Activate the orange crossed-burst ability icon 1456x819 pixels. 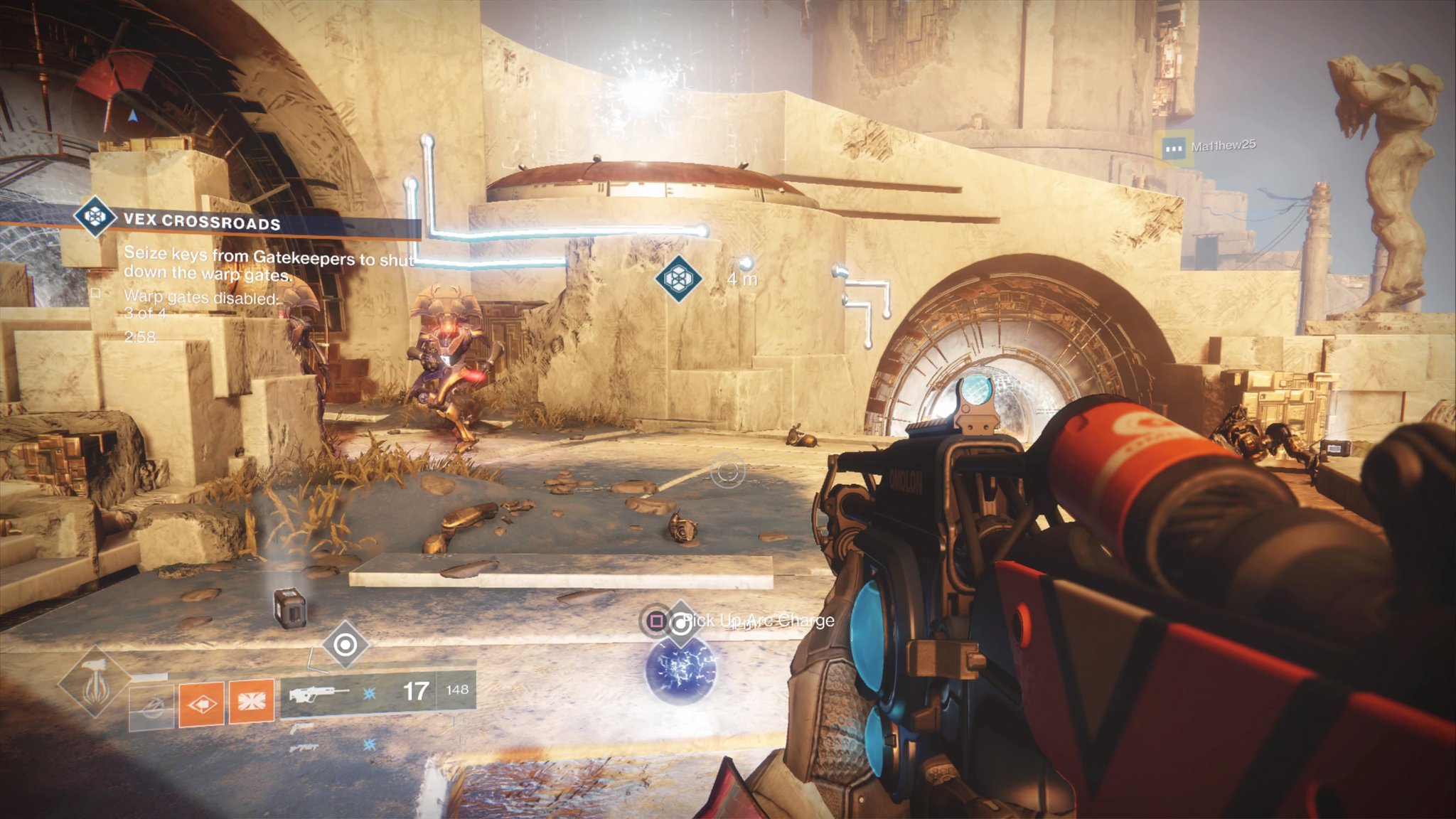(251, 702)
